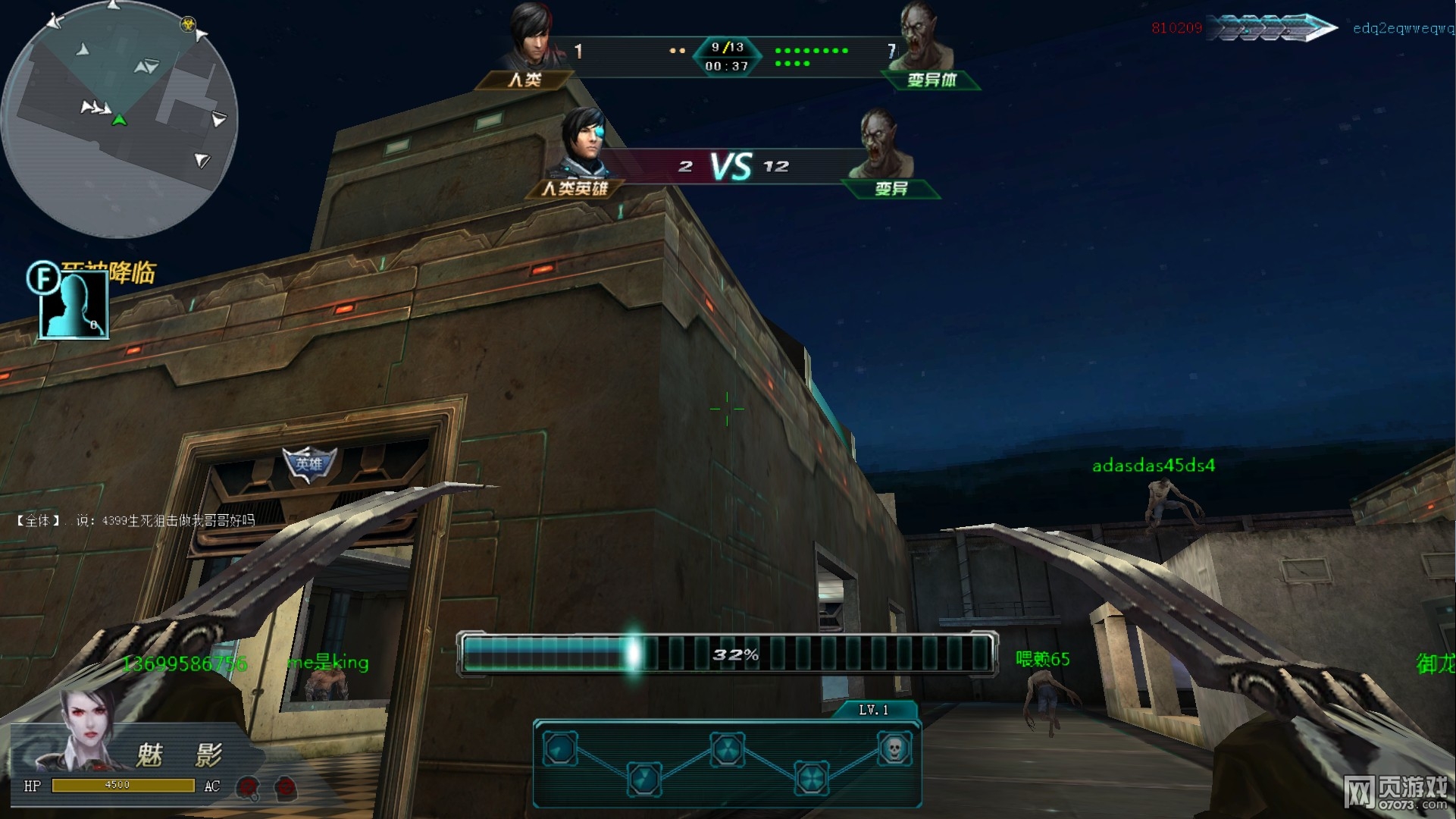Click the middle three-blade evolution node
This screenshot has width=1456, height=819.
click(x=728, y=749)
